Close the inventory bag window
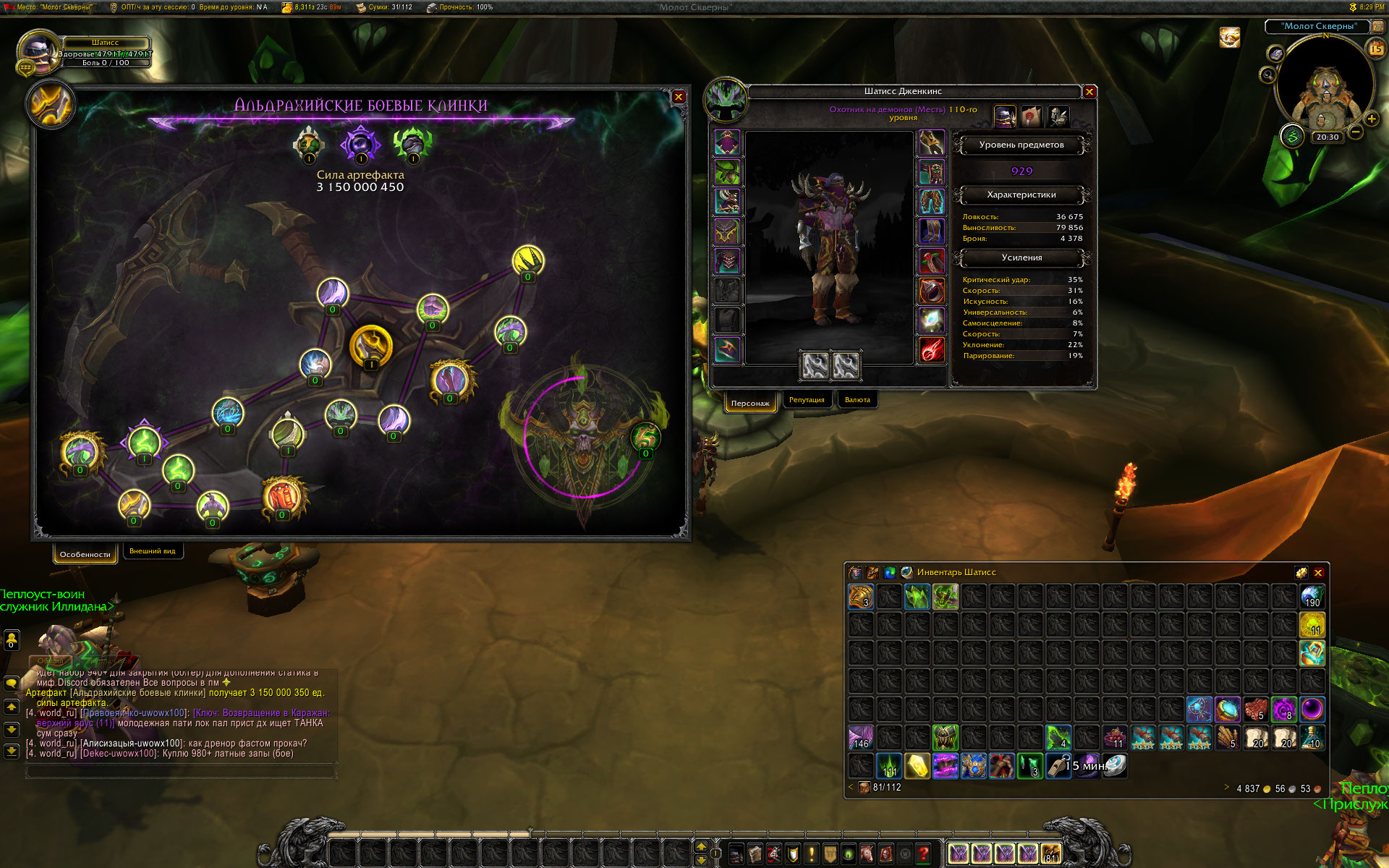Screen dimensions: 1389x868 click(1318, 572)
